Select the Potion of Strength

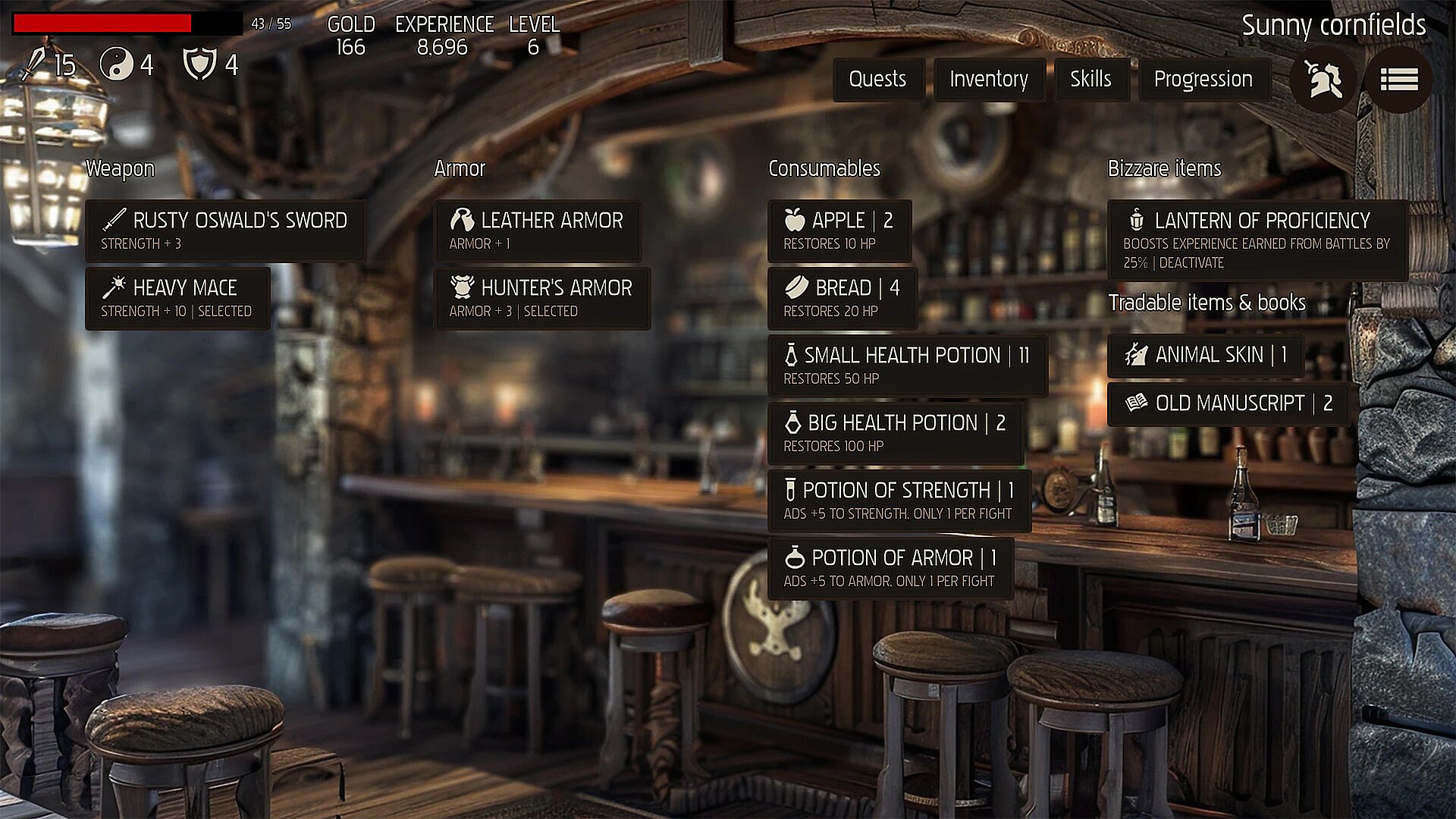click(899, 500)
